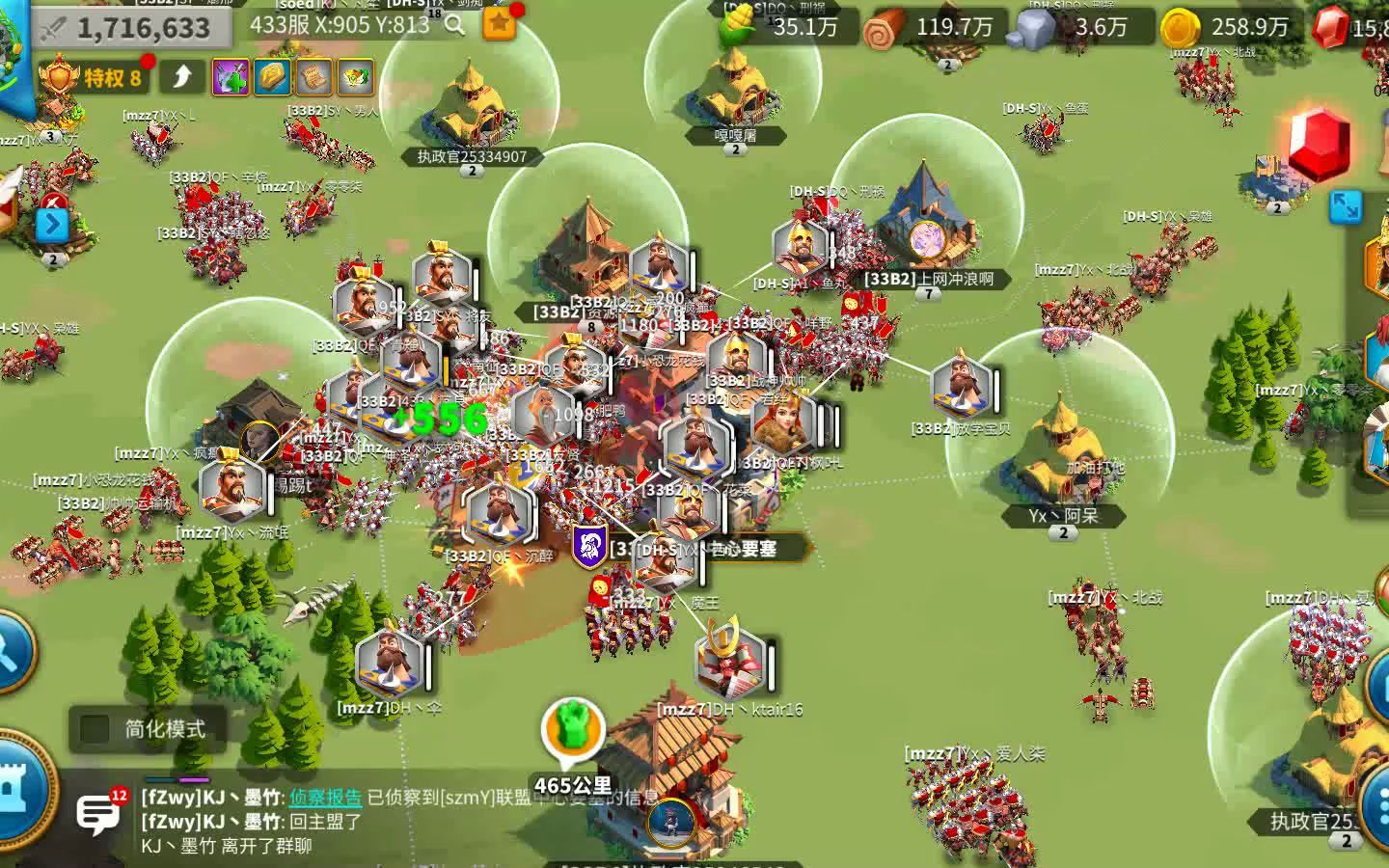Open the 特权 8 VIP panel
The height and width of the screenshot is (868, 1389).
pos(93,77)
